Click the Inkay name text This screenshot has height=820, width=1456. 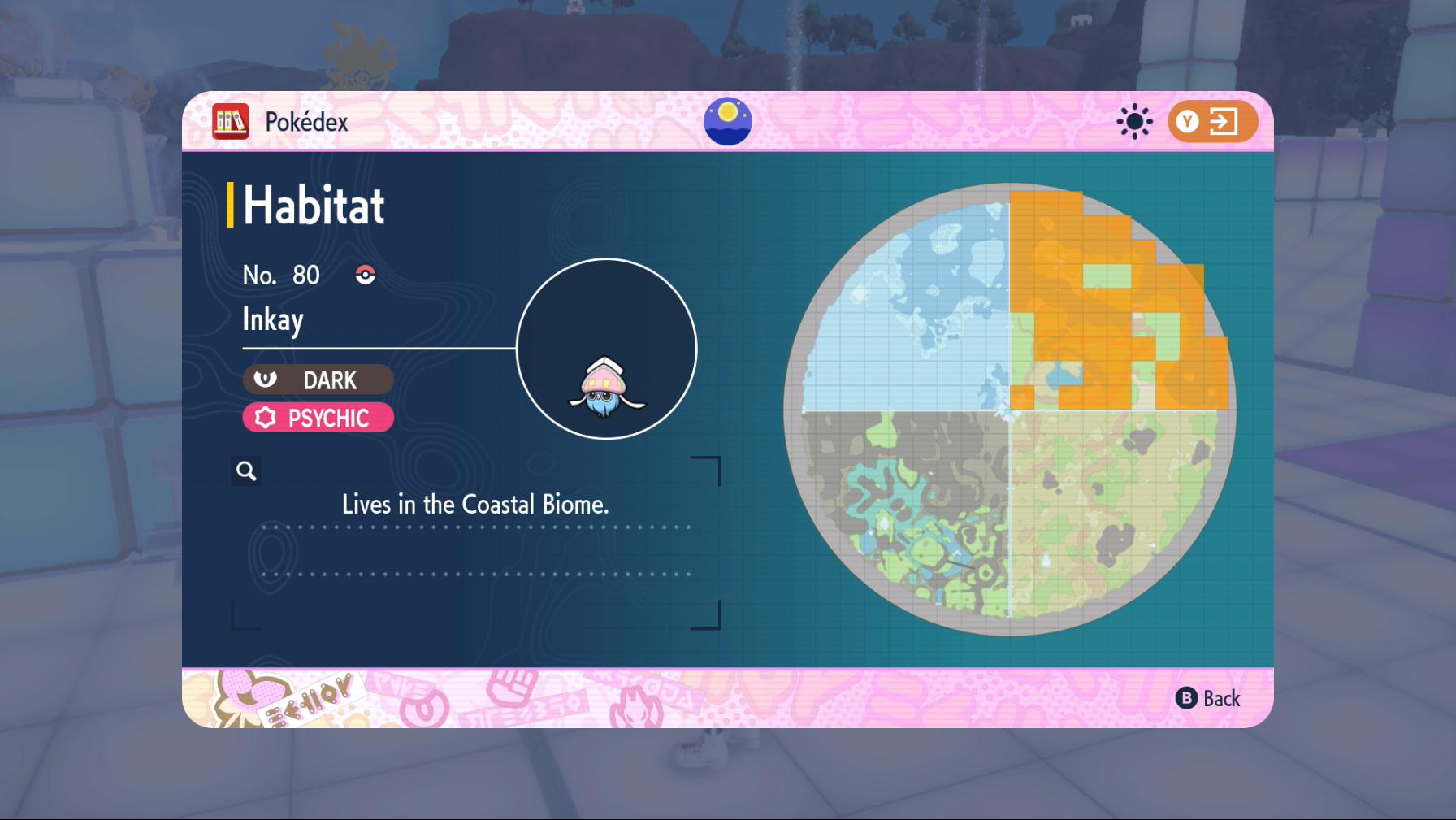[x=273, y=319]
